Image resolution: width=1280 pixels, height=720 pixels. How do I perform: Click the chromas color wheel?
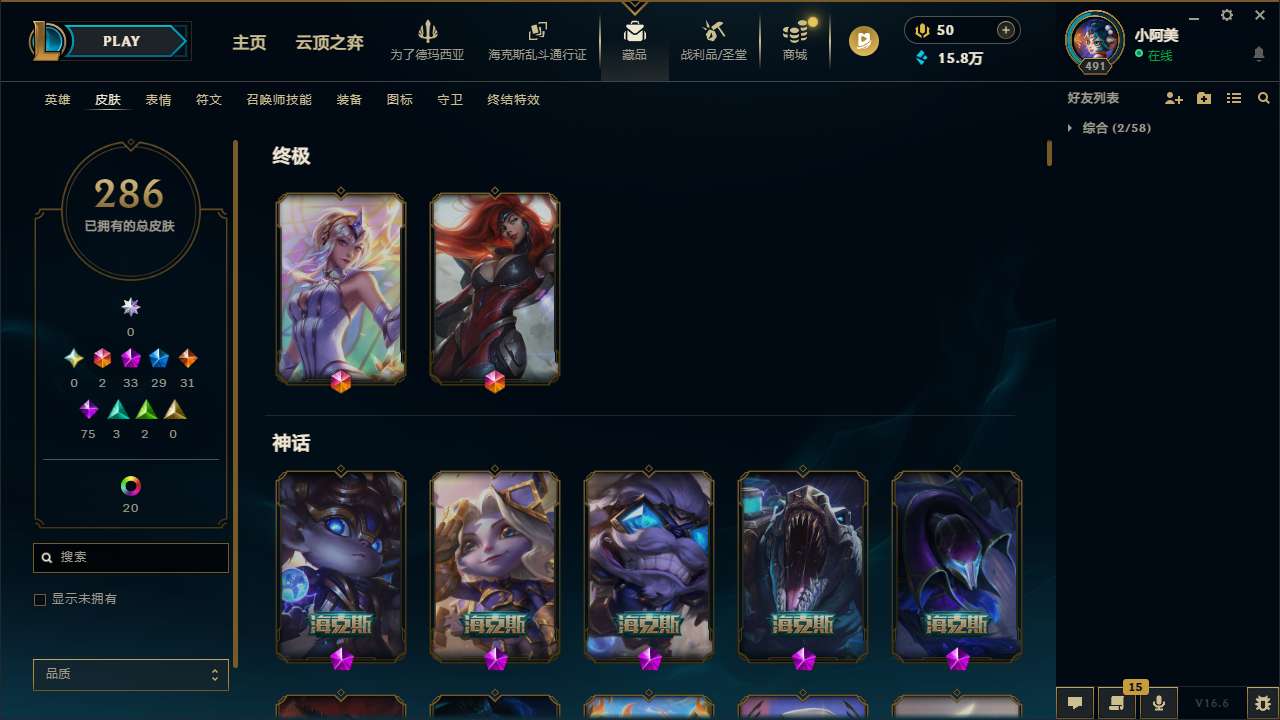[130, 484]
